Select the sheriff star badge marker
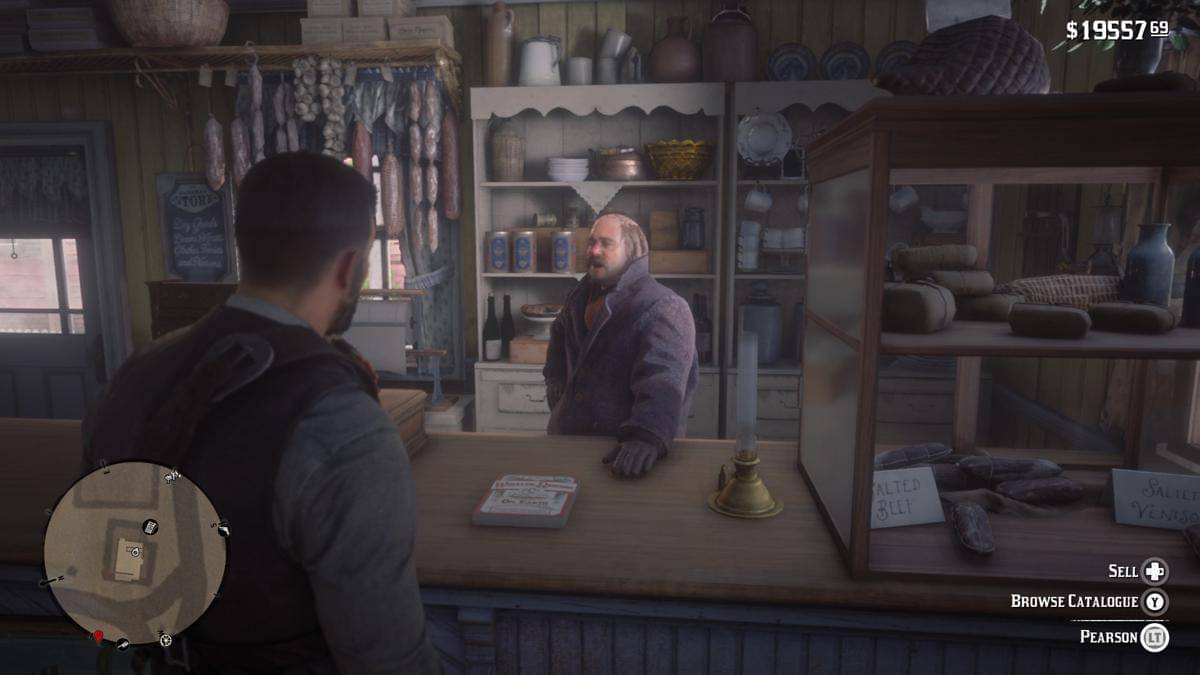Screen dimensions: 1200x675 pos(165,640)
